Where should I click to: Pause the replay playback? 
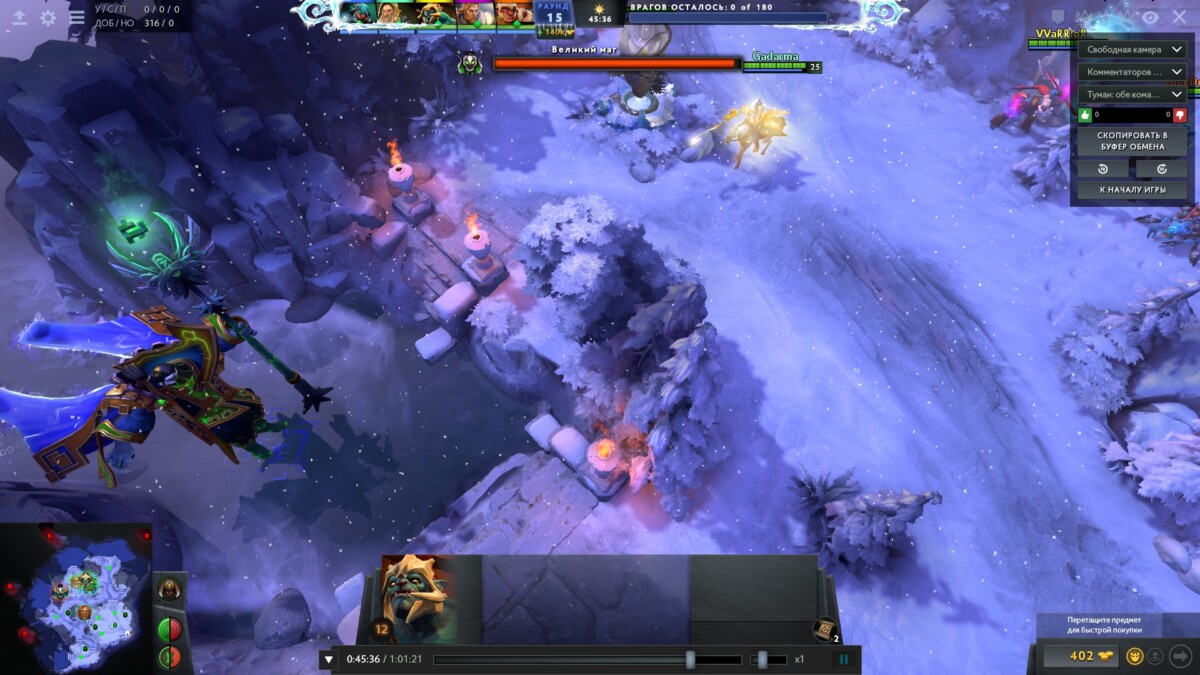click(843, 659)
